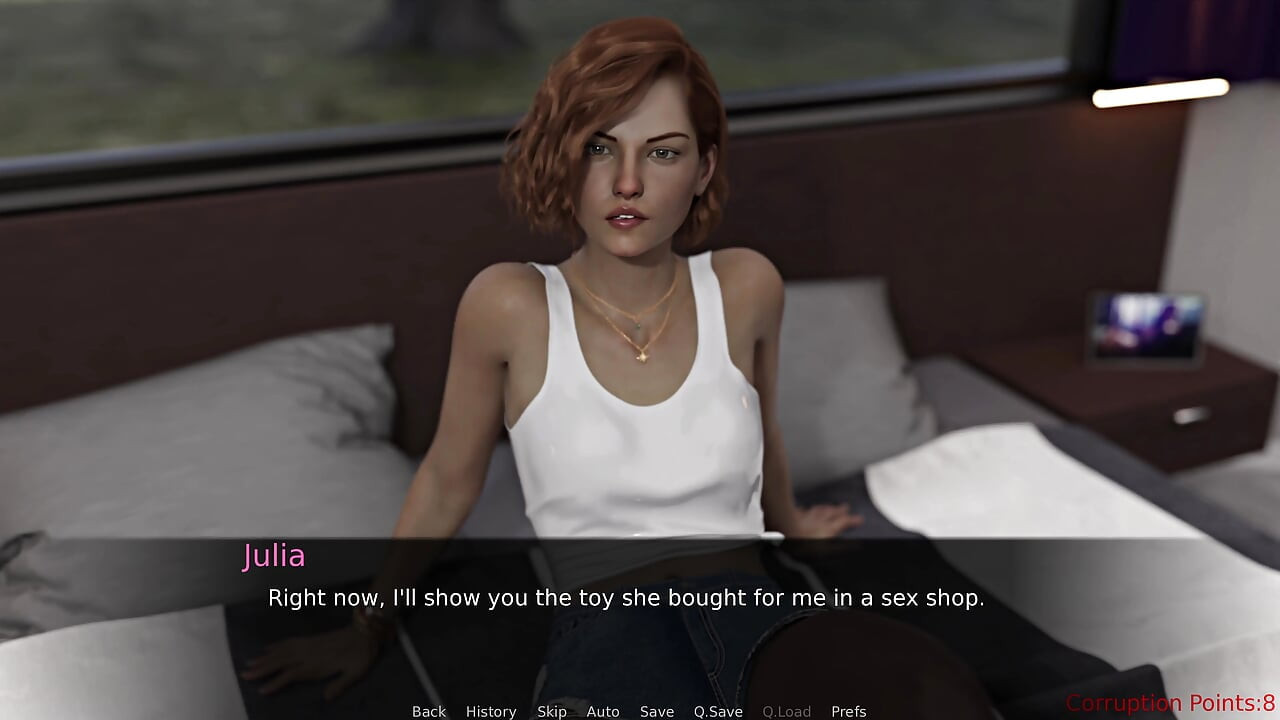
Task: Click Julia's dialogue line to continue
Action: point(626,598)
